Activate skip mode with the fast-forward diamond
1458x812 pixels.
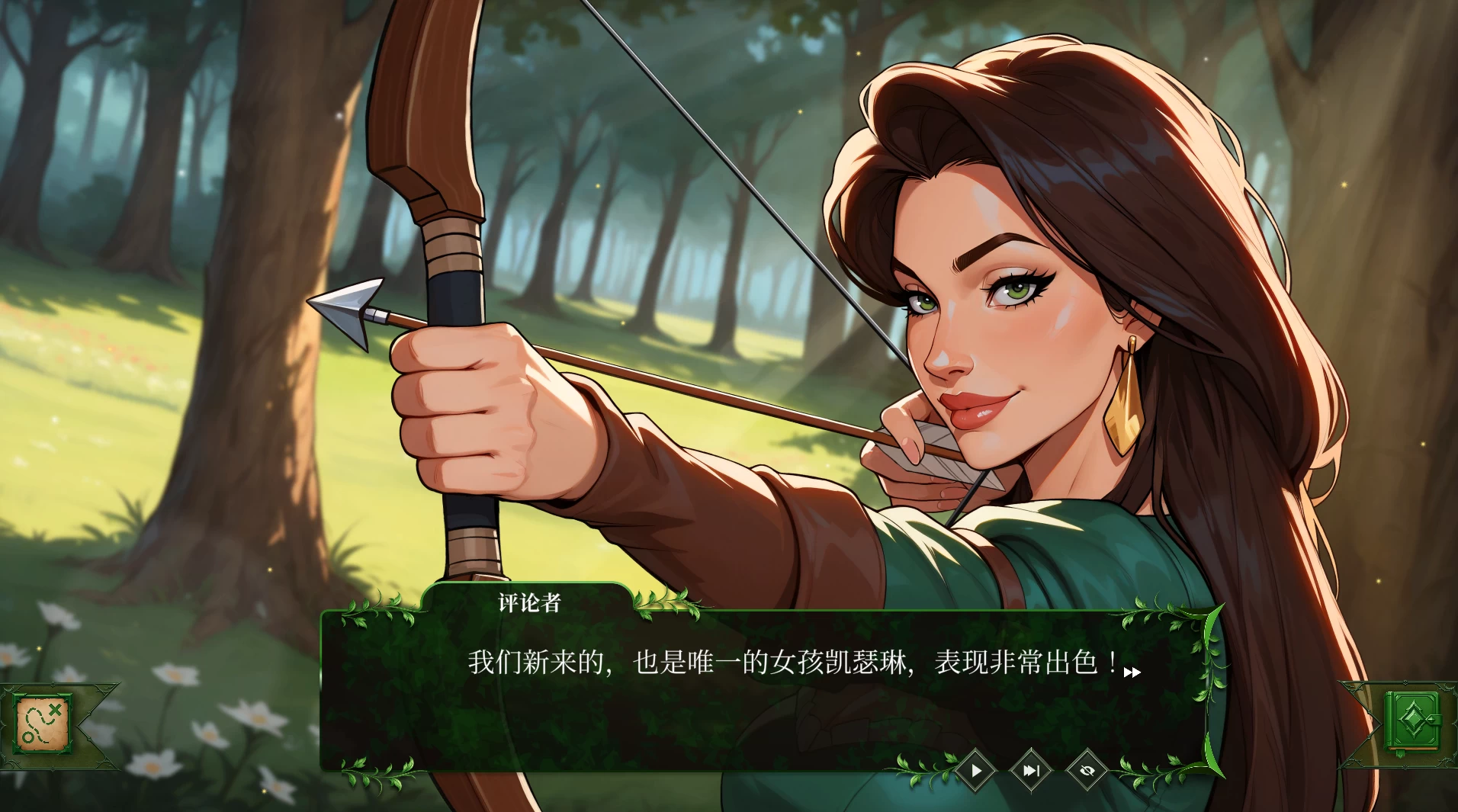click(x=1032, y=770)
